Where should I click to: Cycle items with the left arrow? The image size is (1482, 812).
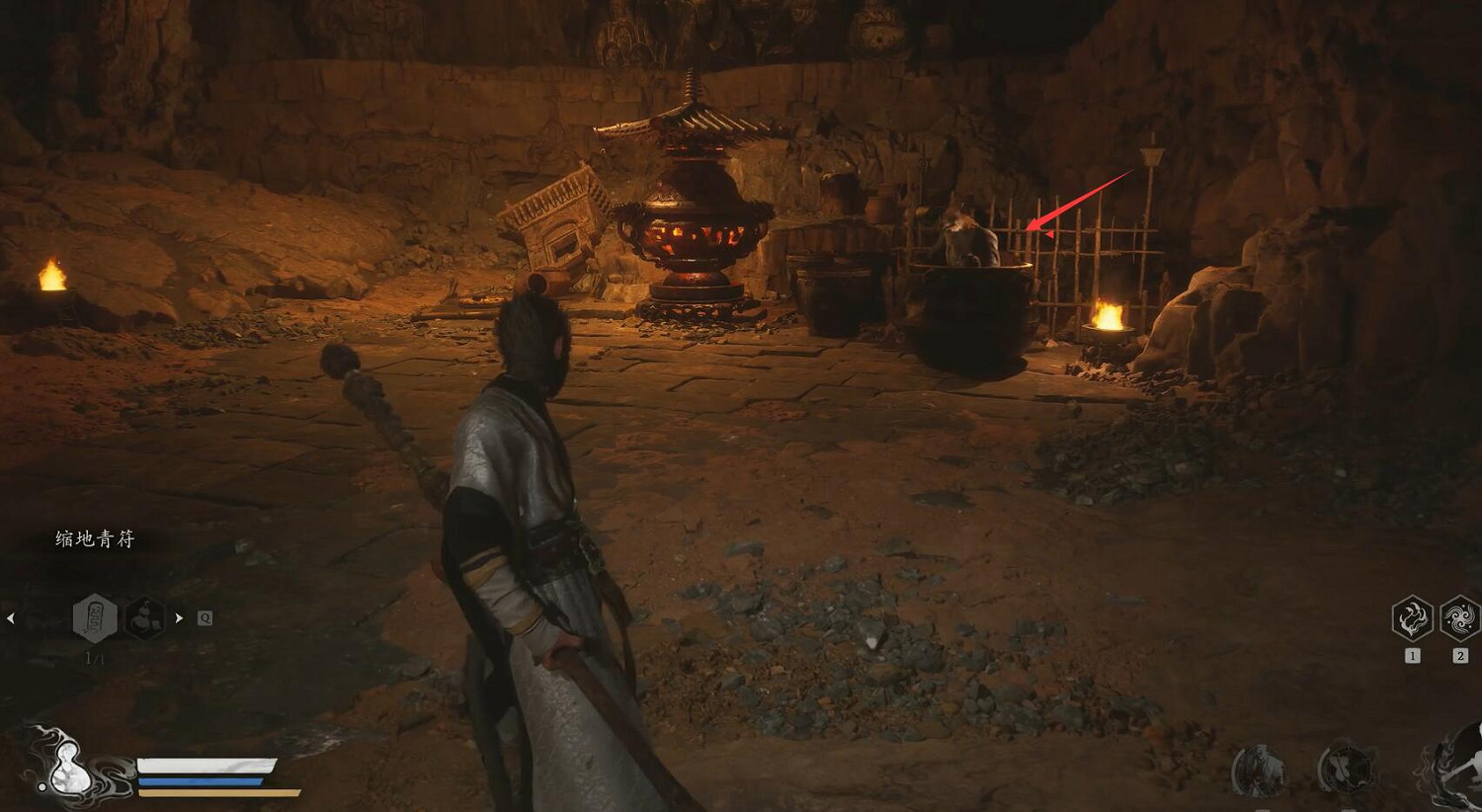coord(11,618)
